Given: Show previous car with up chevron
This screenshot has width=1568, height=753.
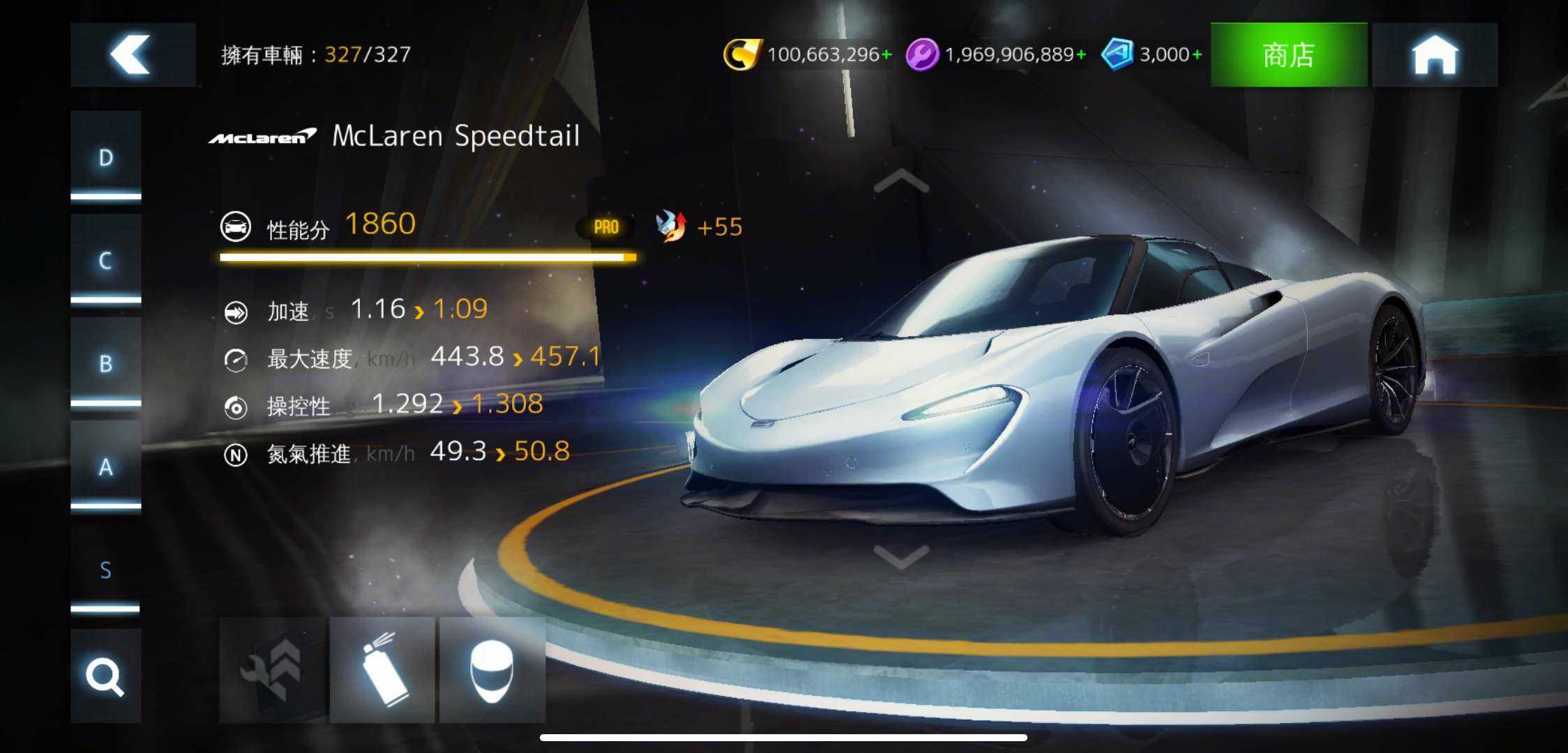Looking at the screenshot, I should point(901,183).
